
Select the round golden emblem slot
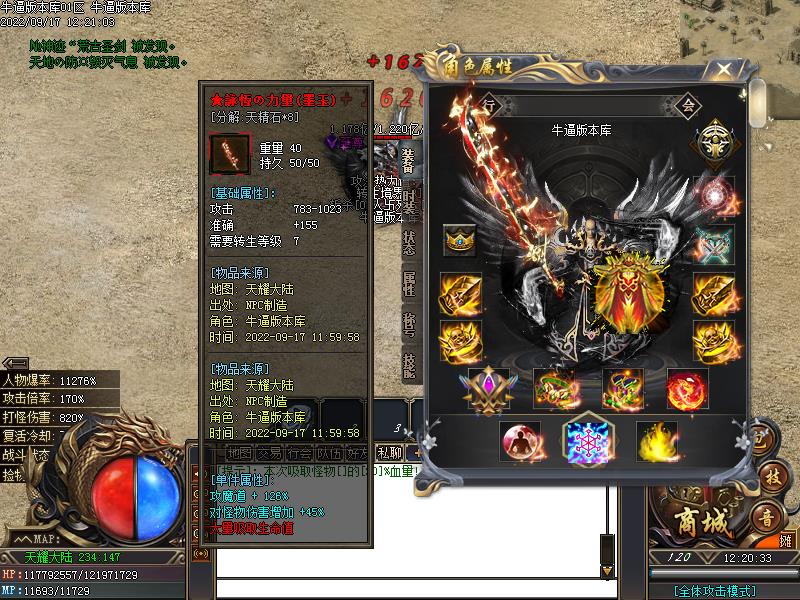(x=715, y=139)
